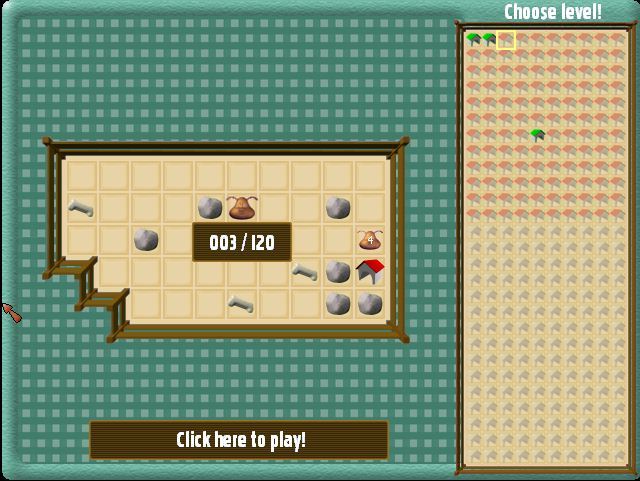
Task: Select the lone green house in the level grid
Action: [538, 135]
